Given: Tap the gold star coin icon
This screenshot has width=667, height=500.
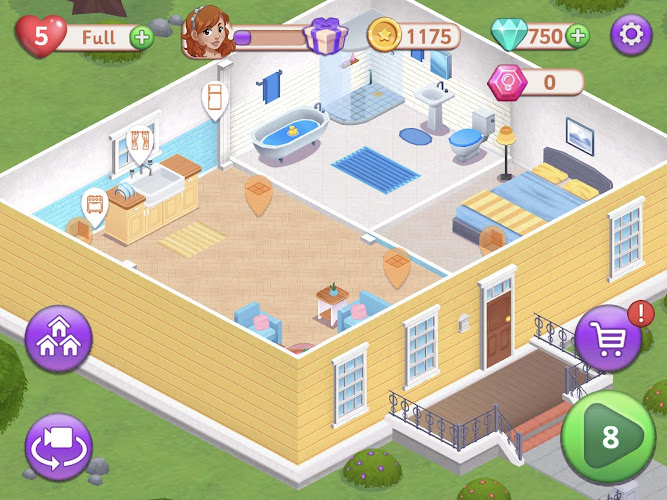Looking at the screenshot, I should pyautogui.click(x=385, y=37).
